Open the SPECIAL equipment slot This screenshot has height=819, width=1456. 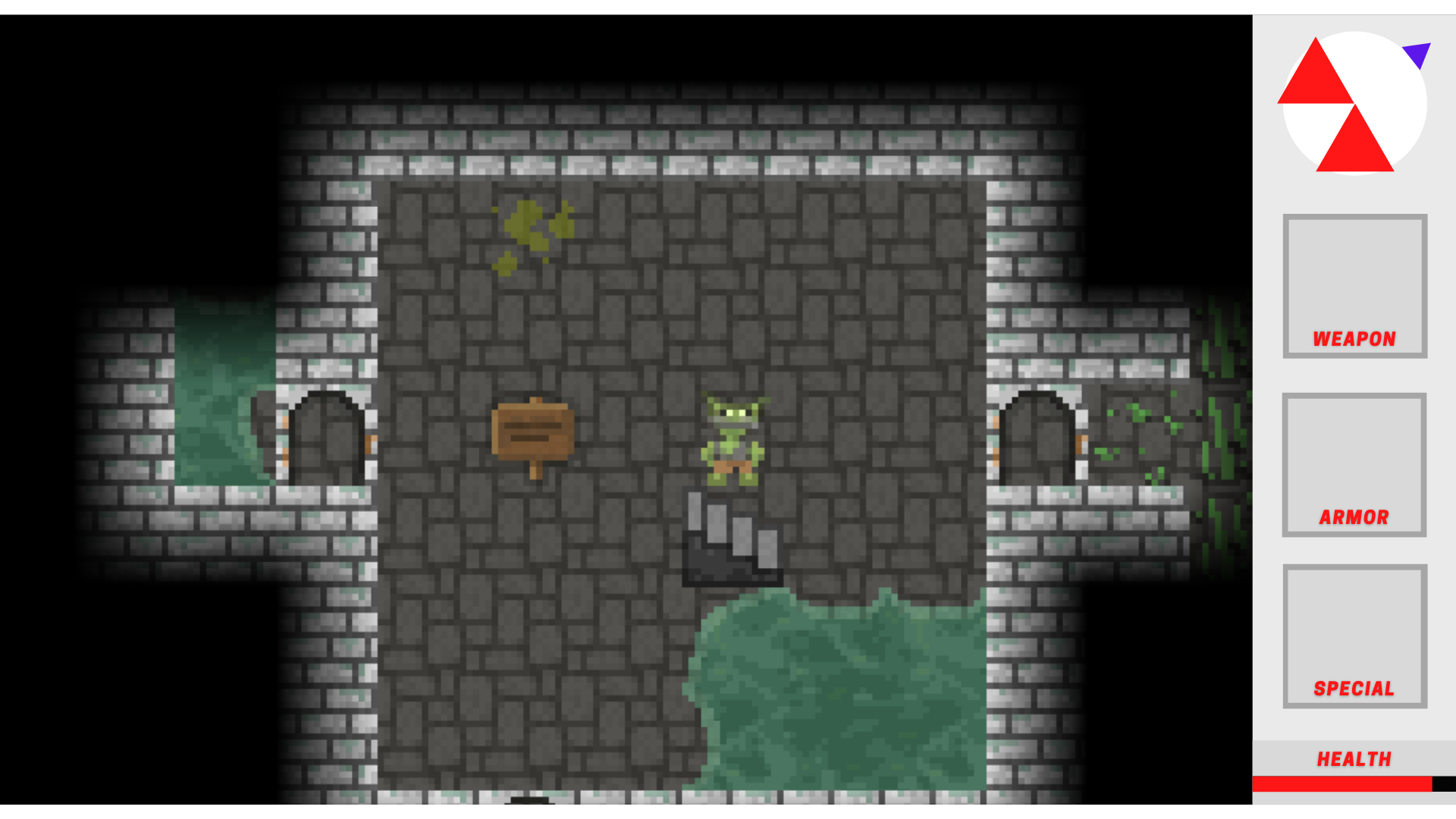tap(1354, 637)
